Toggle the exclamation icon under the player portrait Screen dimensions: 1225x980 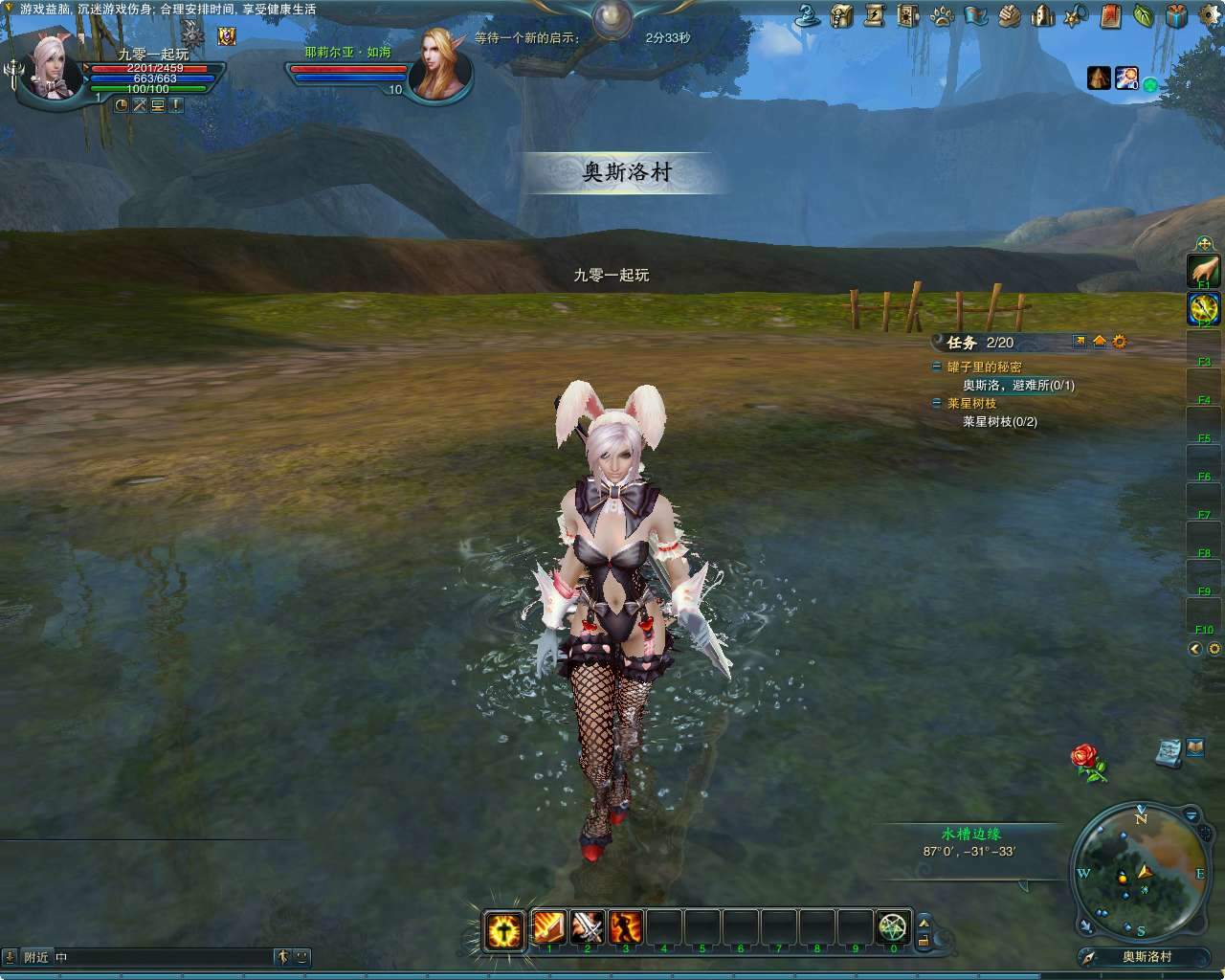coord(176,105)
